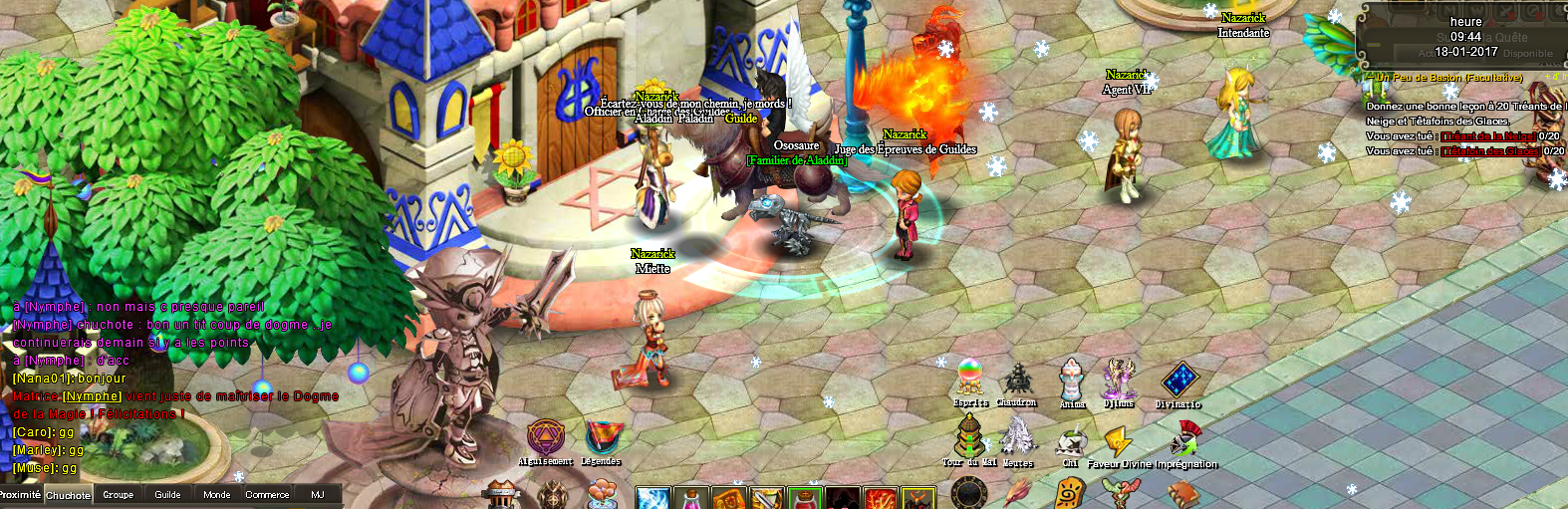
Task: Click the Anima icon
Action: click(x=1072, y=380)
